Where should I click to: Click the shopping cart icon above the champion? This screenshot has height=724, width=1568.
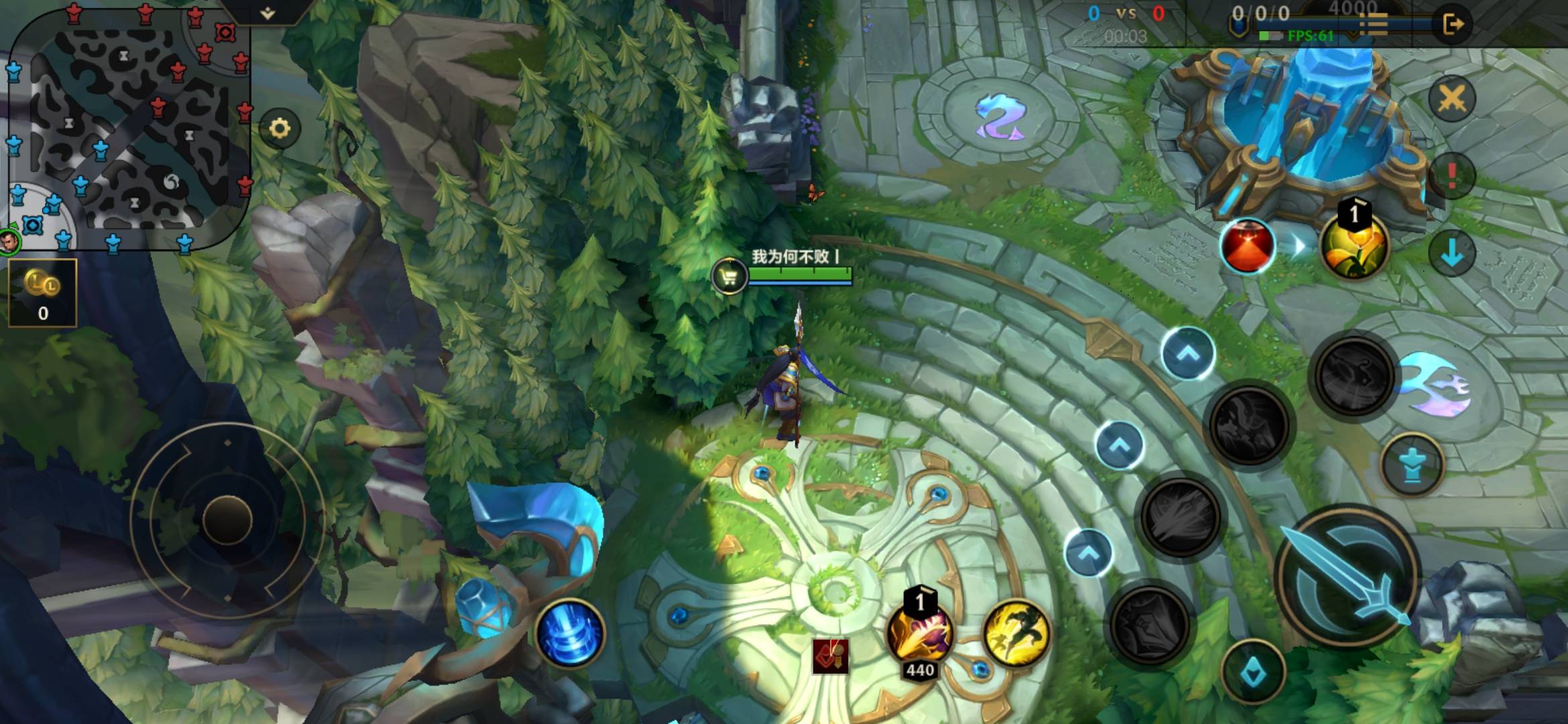point(729,276)
